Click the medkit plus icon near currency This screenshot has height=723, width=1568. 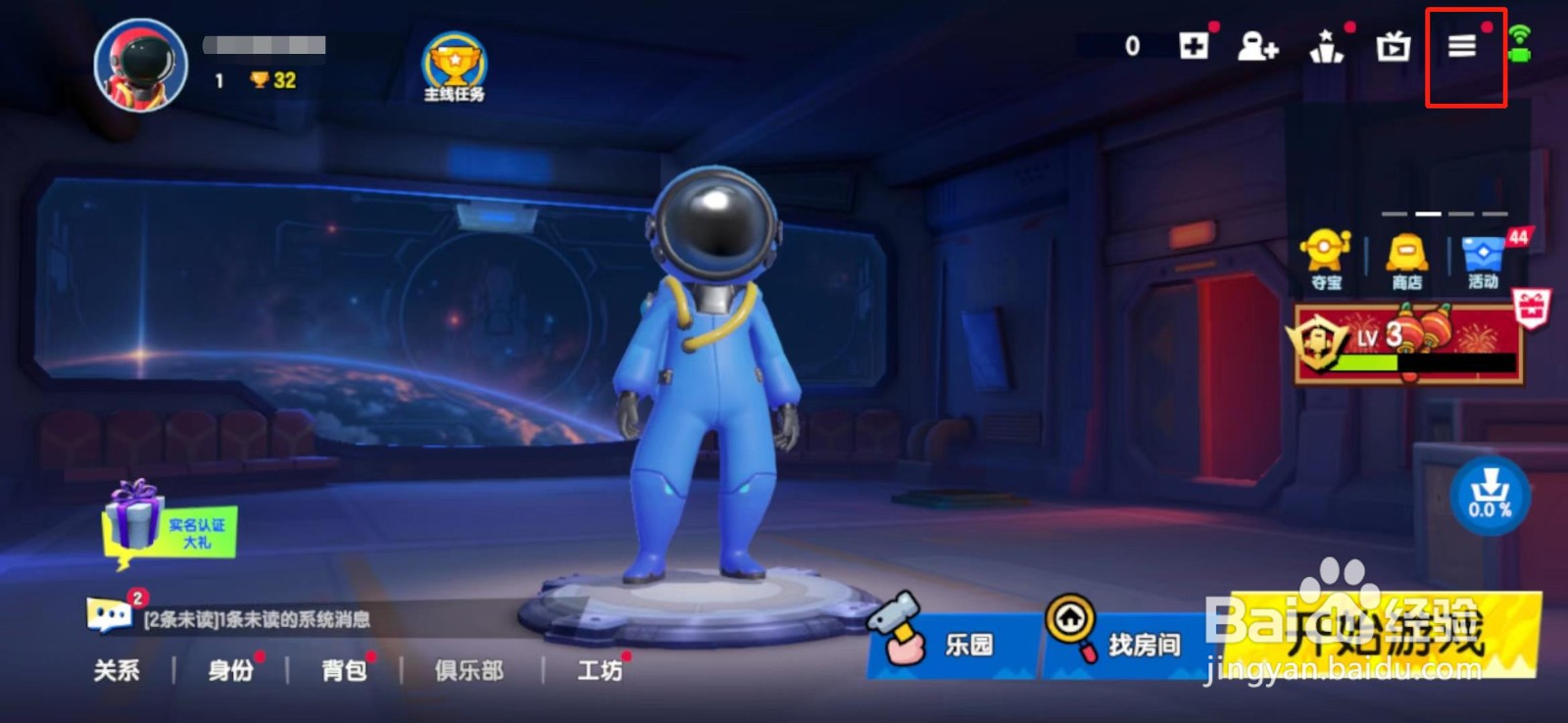tap(1195, 47)
